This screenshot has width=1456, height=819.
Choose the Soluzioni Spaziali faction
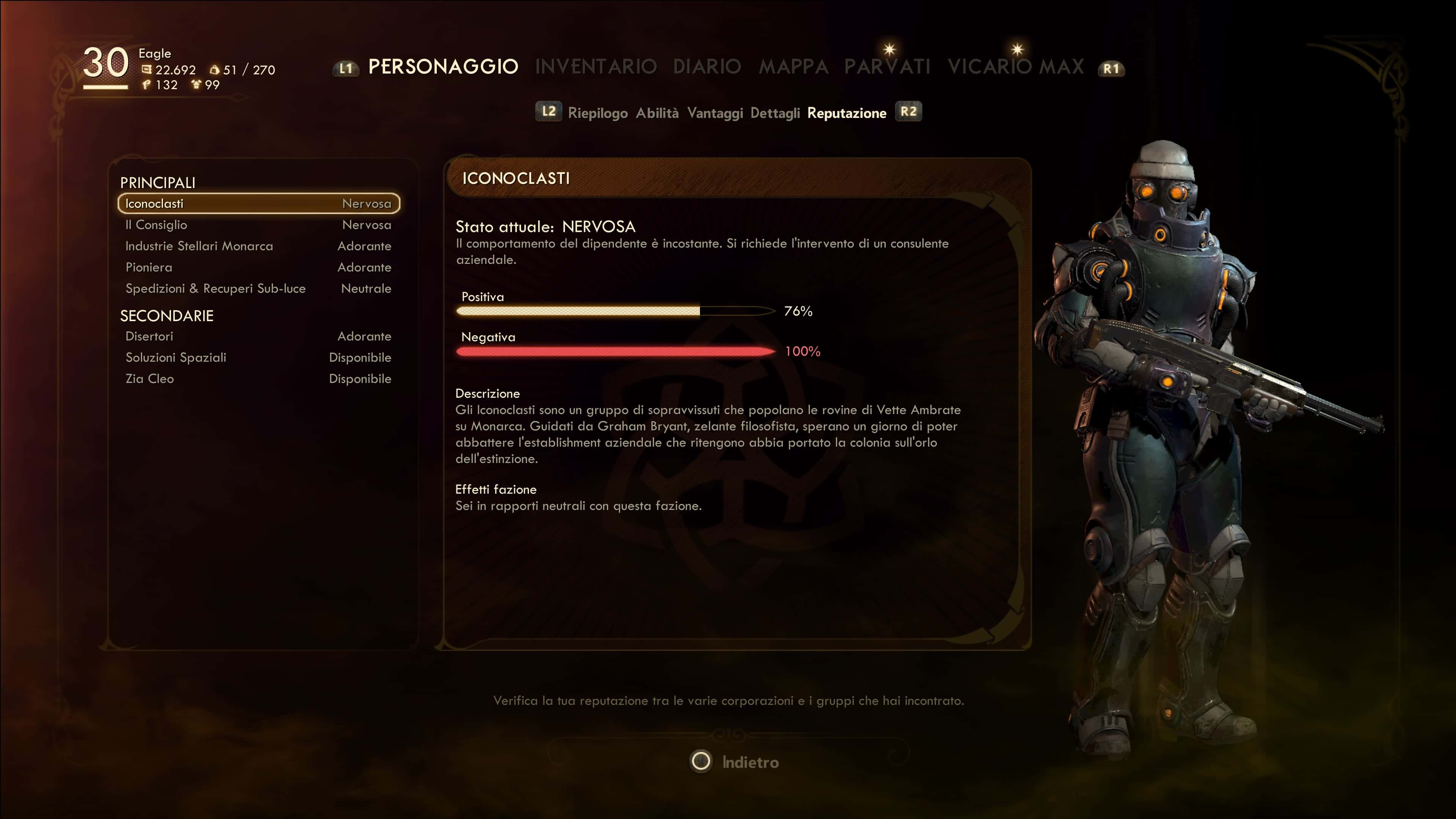(258, 357)
